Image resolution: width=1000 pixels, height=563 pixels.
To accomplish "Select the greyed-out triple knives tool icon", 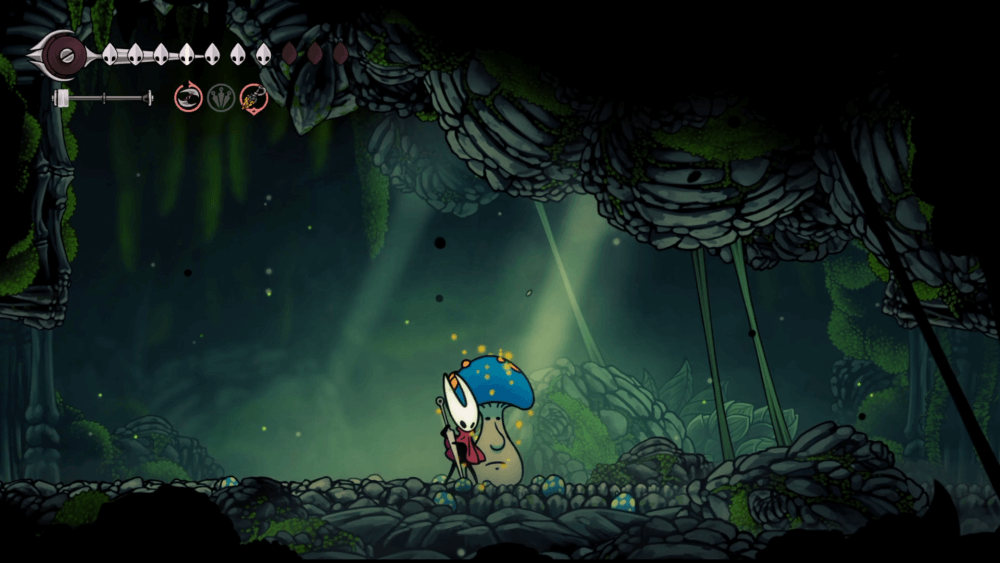I will pos(221,97).
